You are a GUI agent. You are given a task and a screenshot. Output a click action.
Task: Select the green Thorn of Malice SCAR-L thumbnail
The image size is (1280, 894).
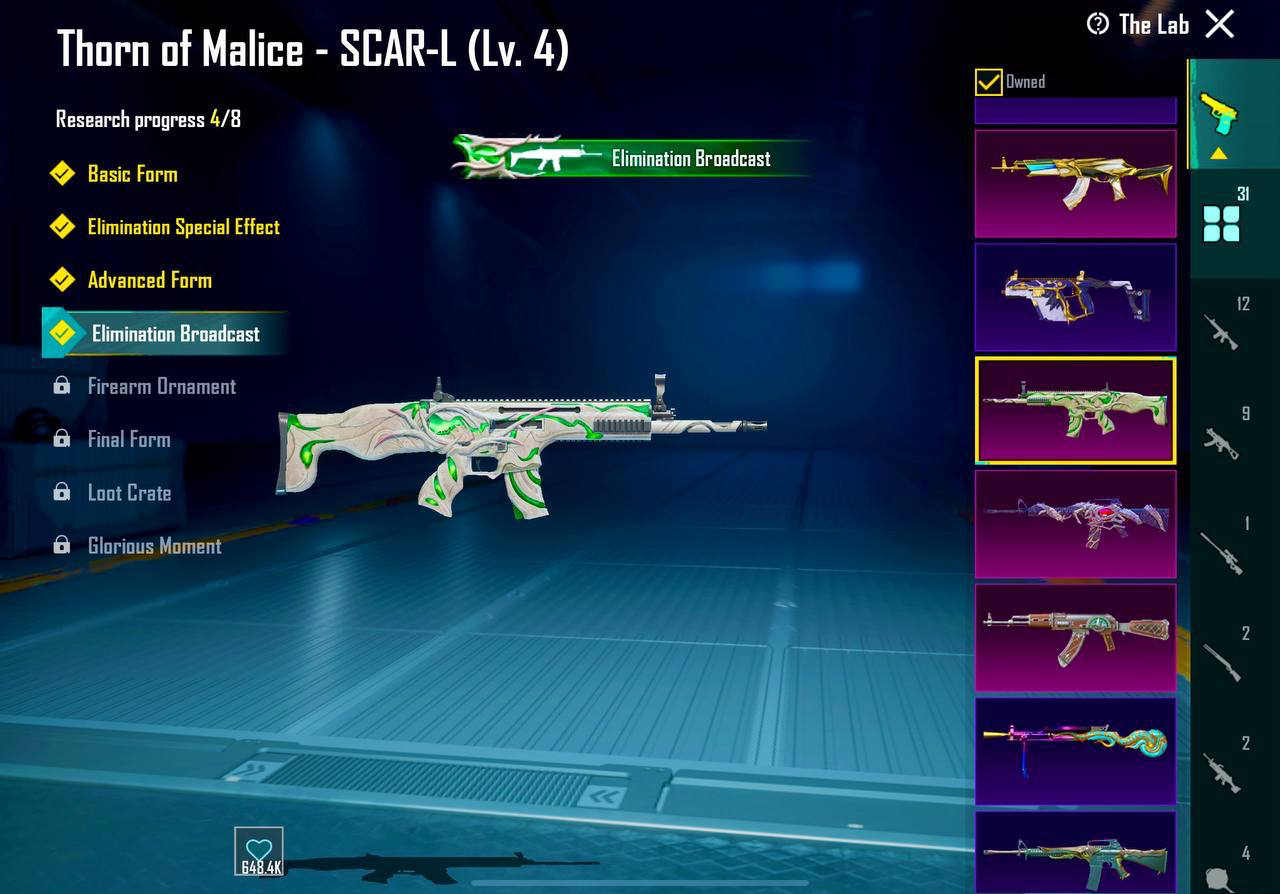click(1075, 410)
